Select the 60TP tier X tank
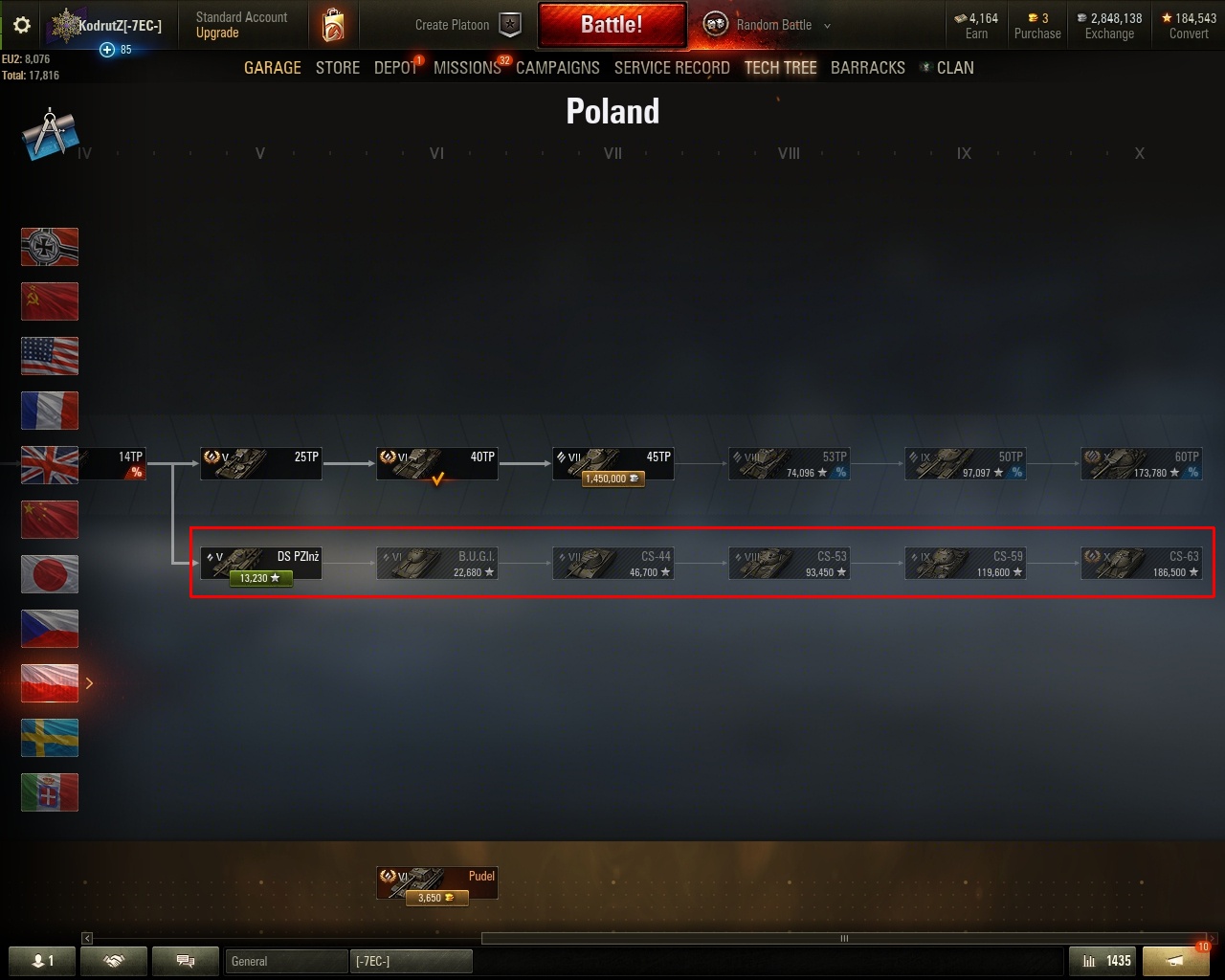1225x980 pixels. click(1141, 464)
